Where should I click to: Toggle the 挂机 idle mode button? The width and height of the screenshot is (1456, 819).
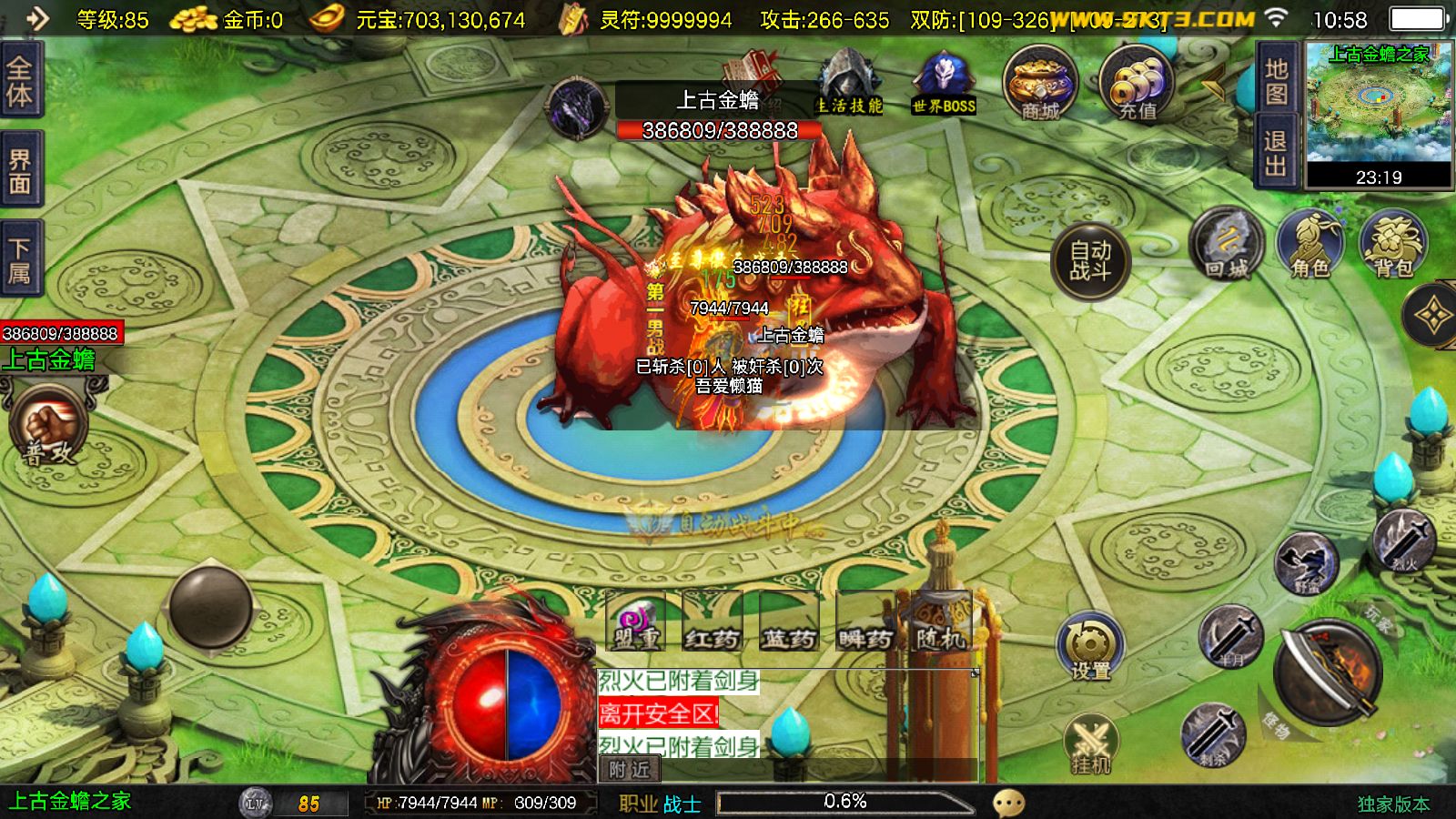[x=1090, y=743]
